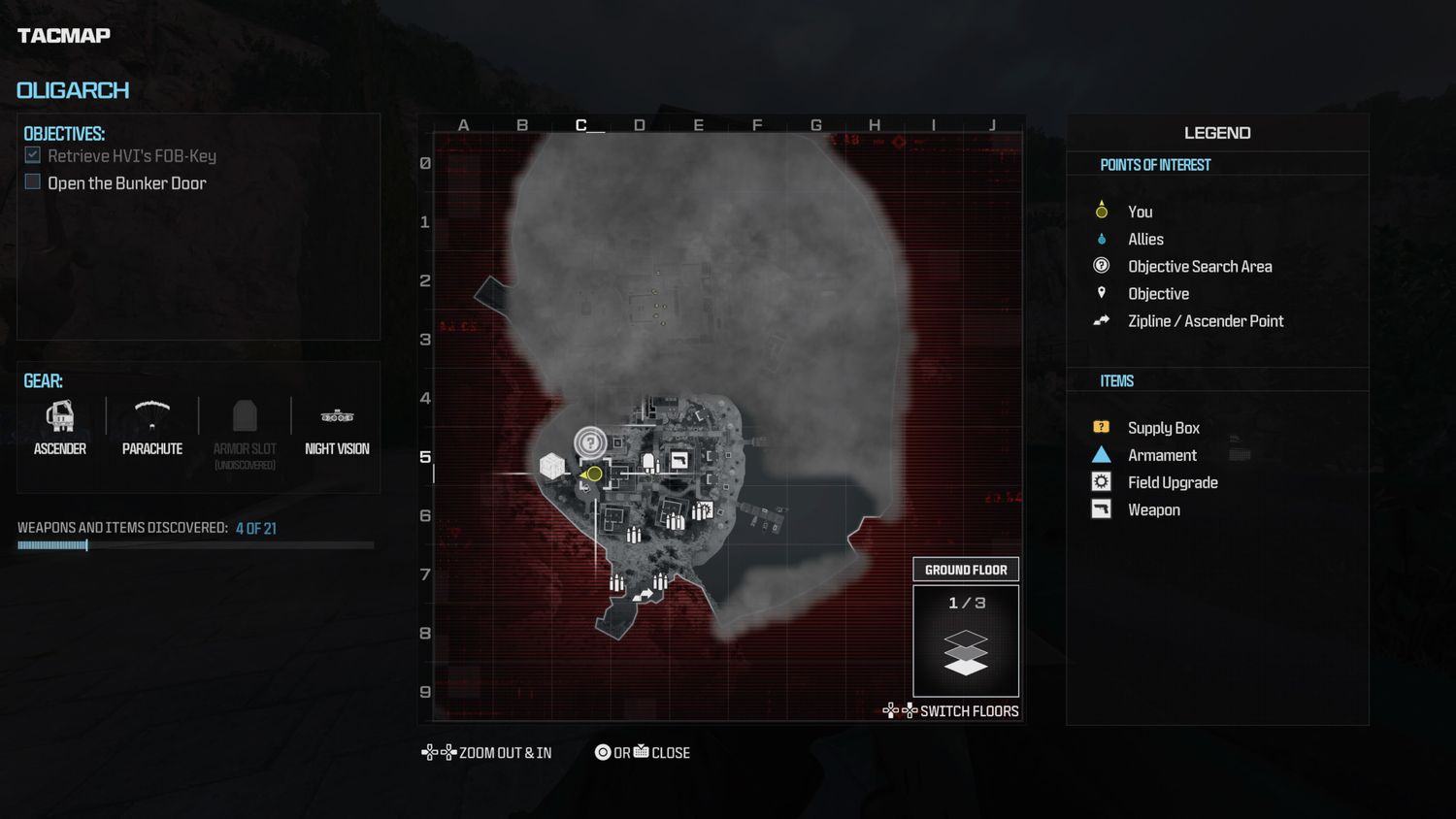Viewport: 1456px width, 819px height.
Task: Click the white cube crate marker on map
Action: tap(552, 467)
